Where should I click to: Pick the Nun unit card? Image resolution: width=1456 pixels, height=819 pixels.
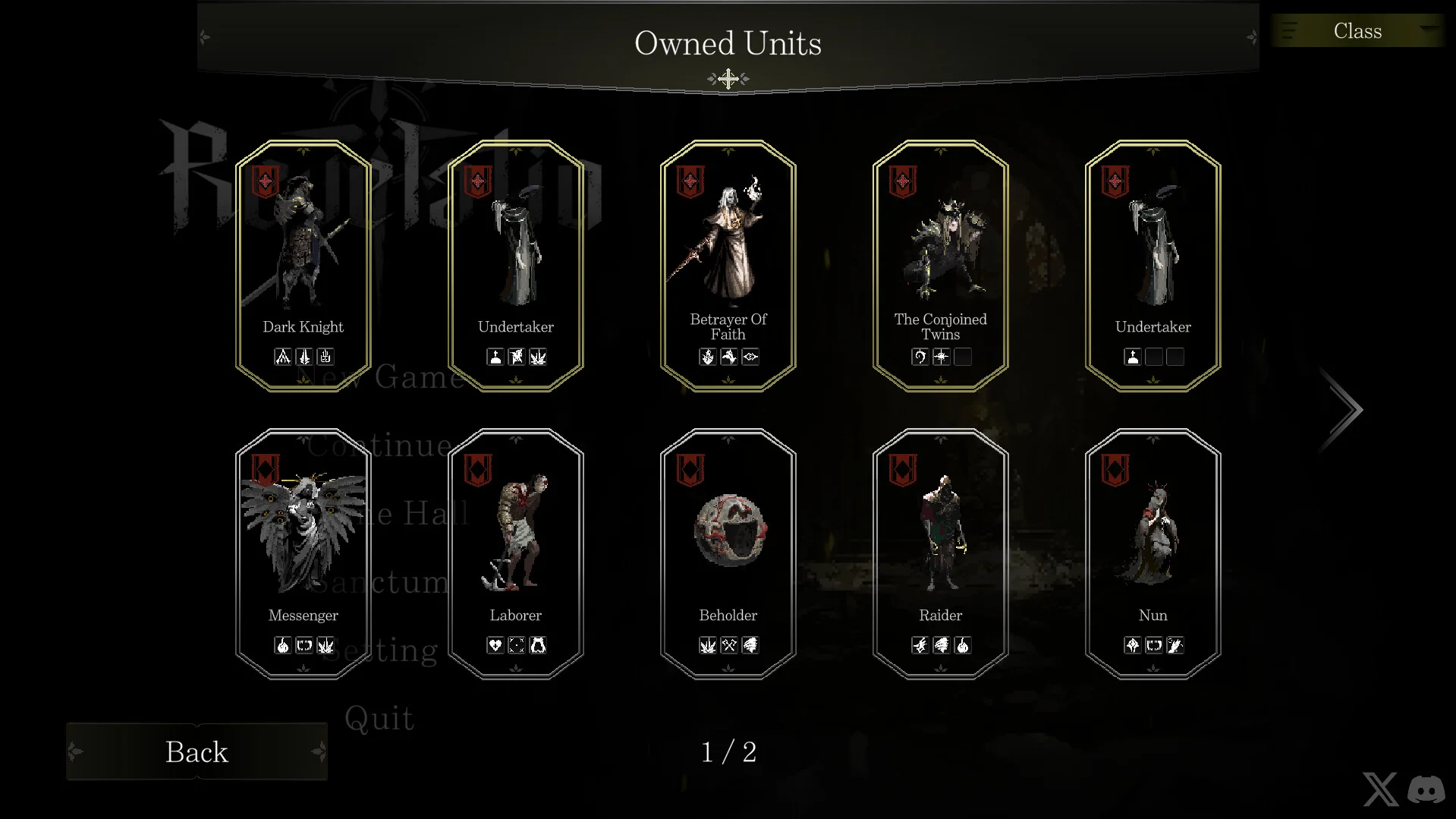[1153, 554]
